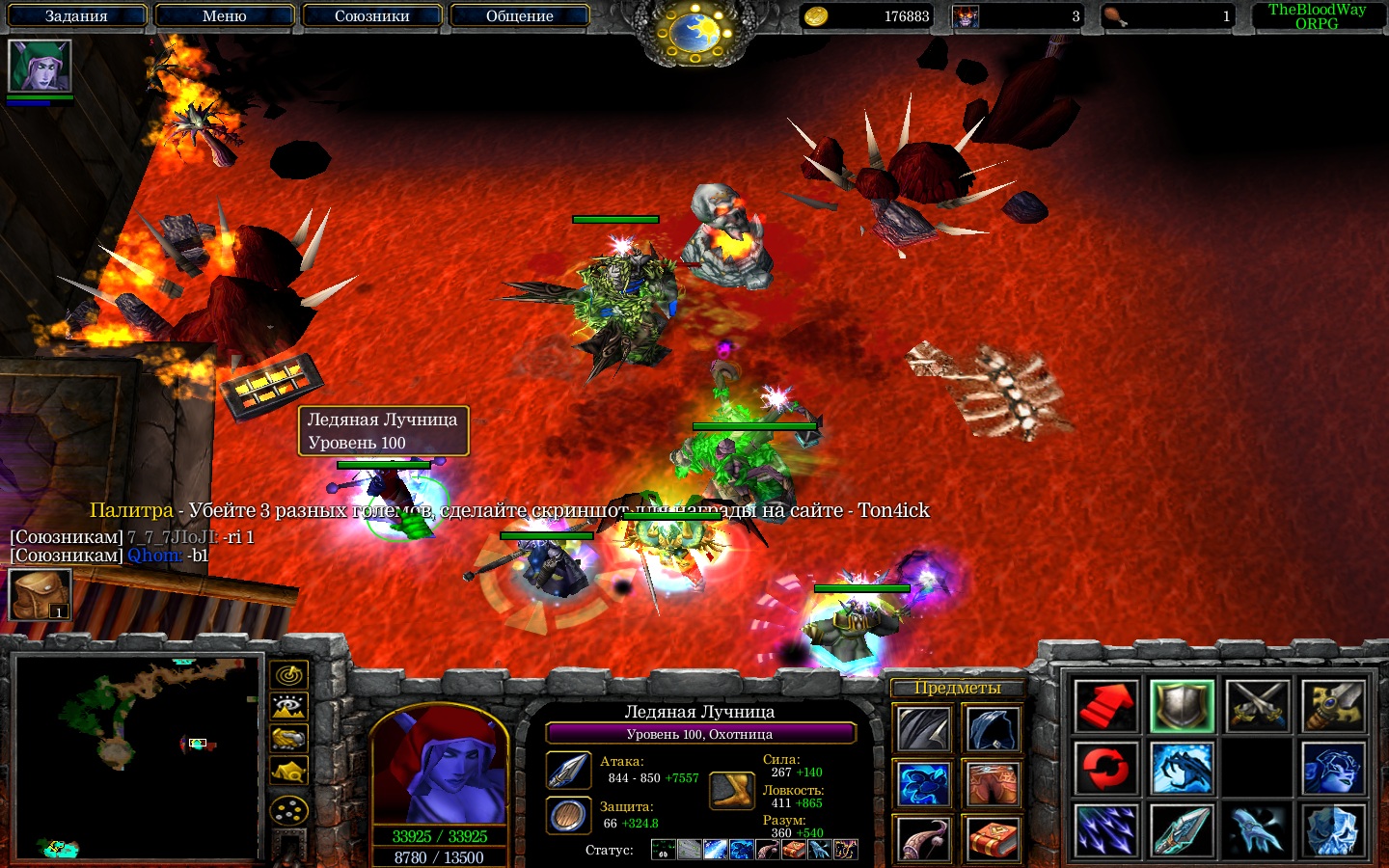Select the dark blue hooded cloak item

[x=993, y=729]
